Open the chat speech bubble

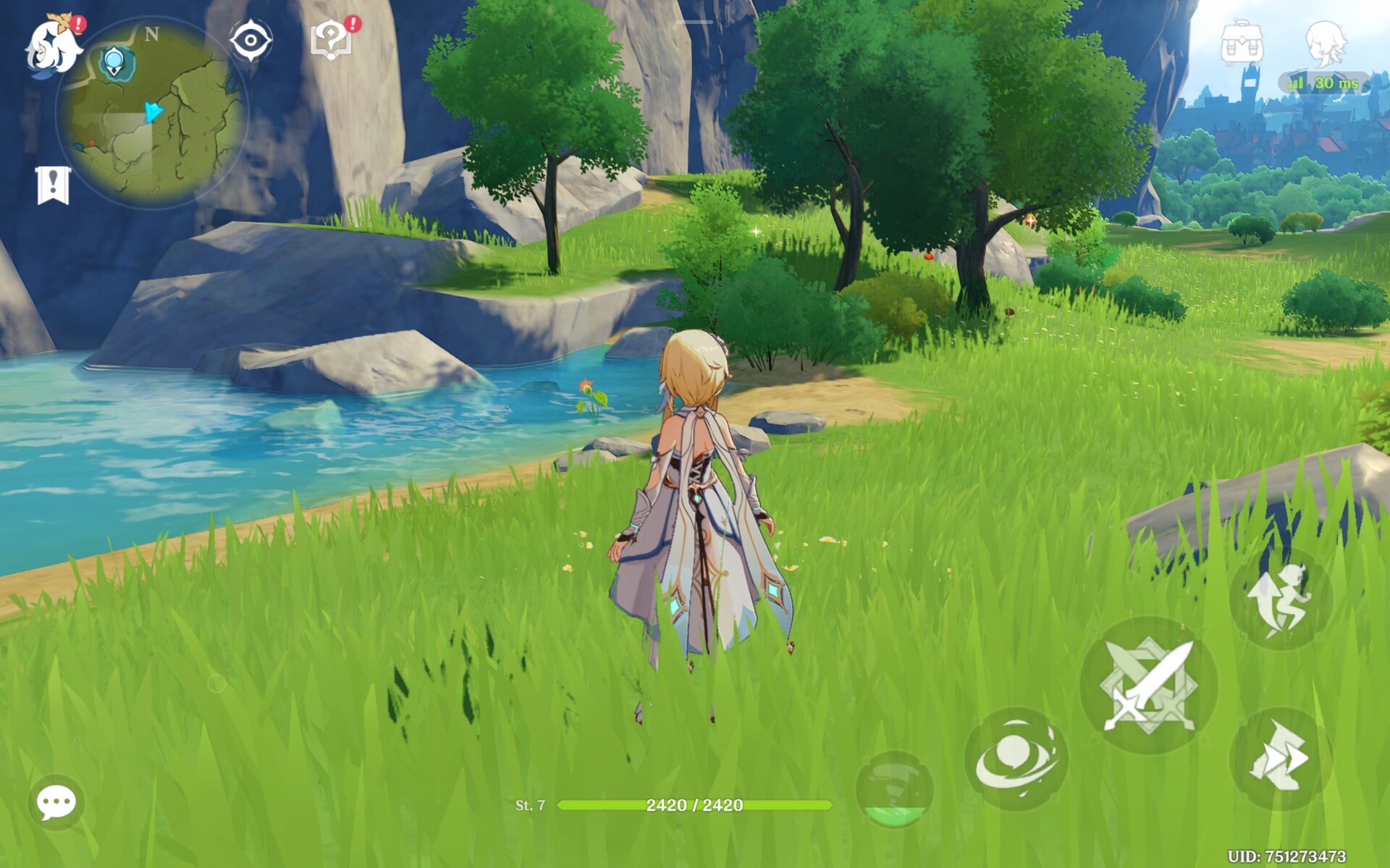56,802
